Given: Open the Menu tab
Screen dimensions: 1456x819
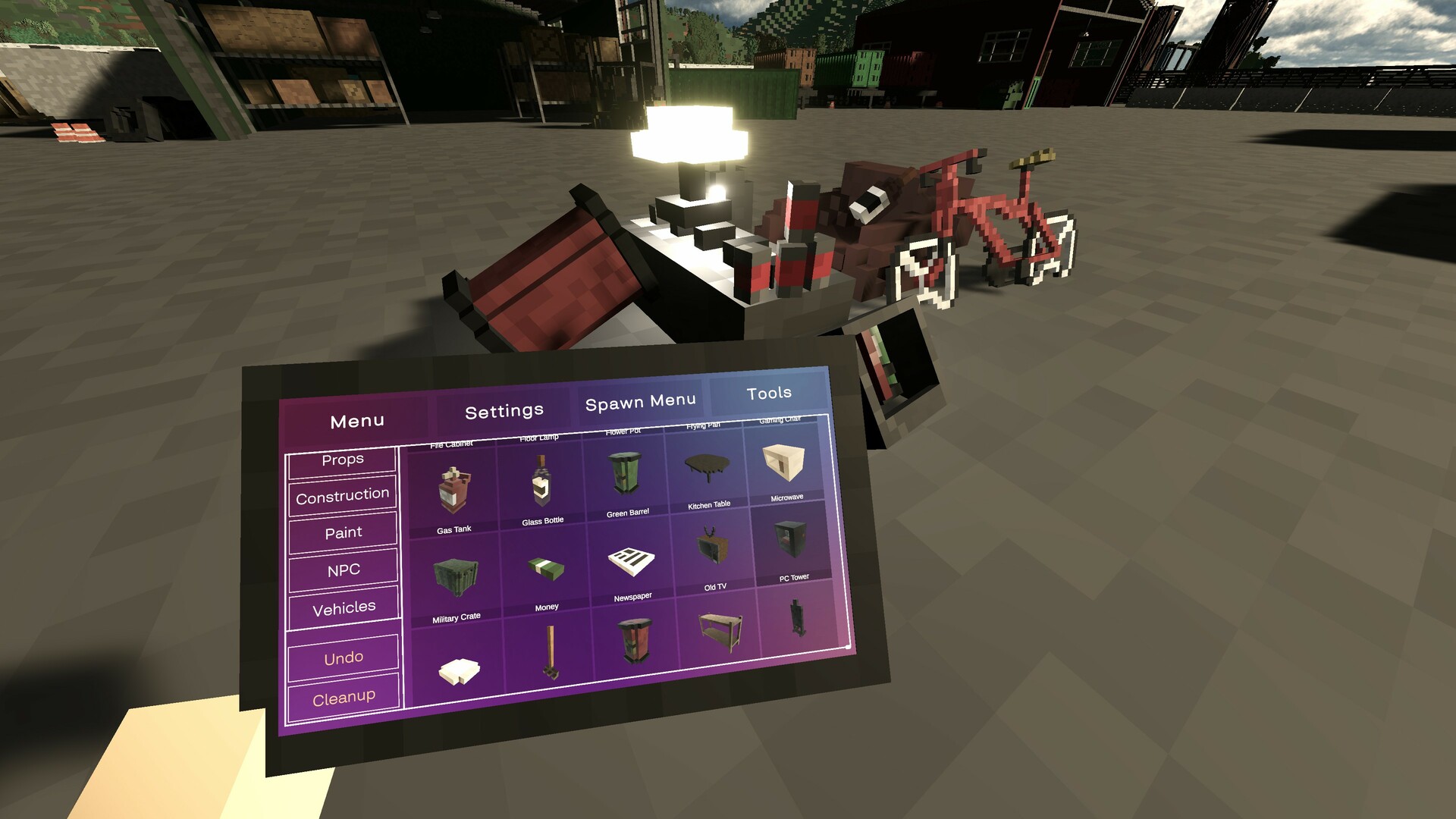Looking at the screenshot, I should [x=357, y=419].
